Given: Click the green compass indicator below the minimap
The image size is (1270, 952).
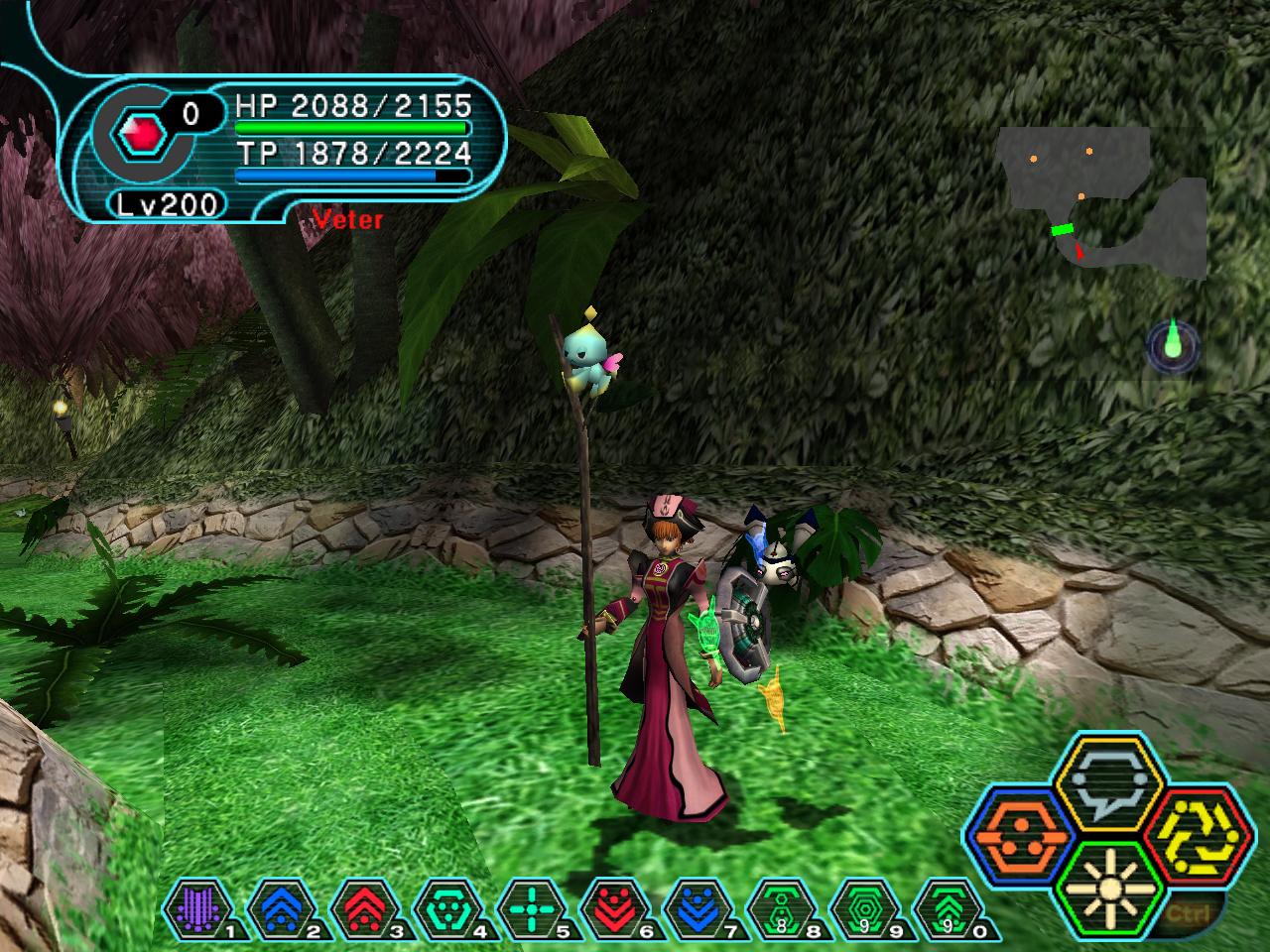Looking at the screenshot, I should 1174,346.
